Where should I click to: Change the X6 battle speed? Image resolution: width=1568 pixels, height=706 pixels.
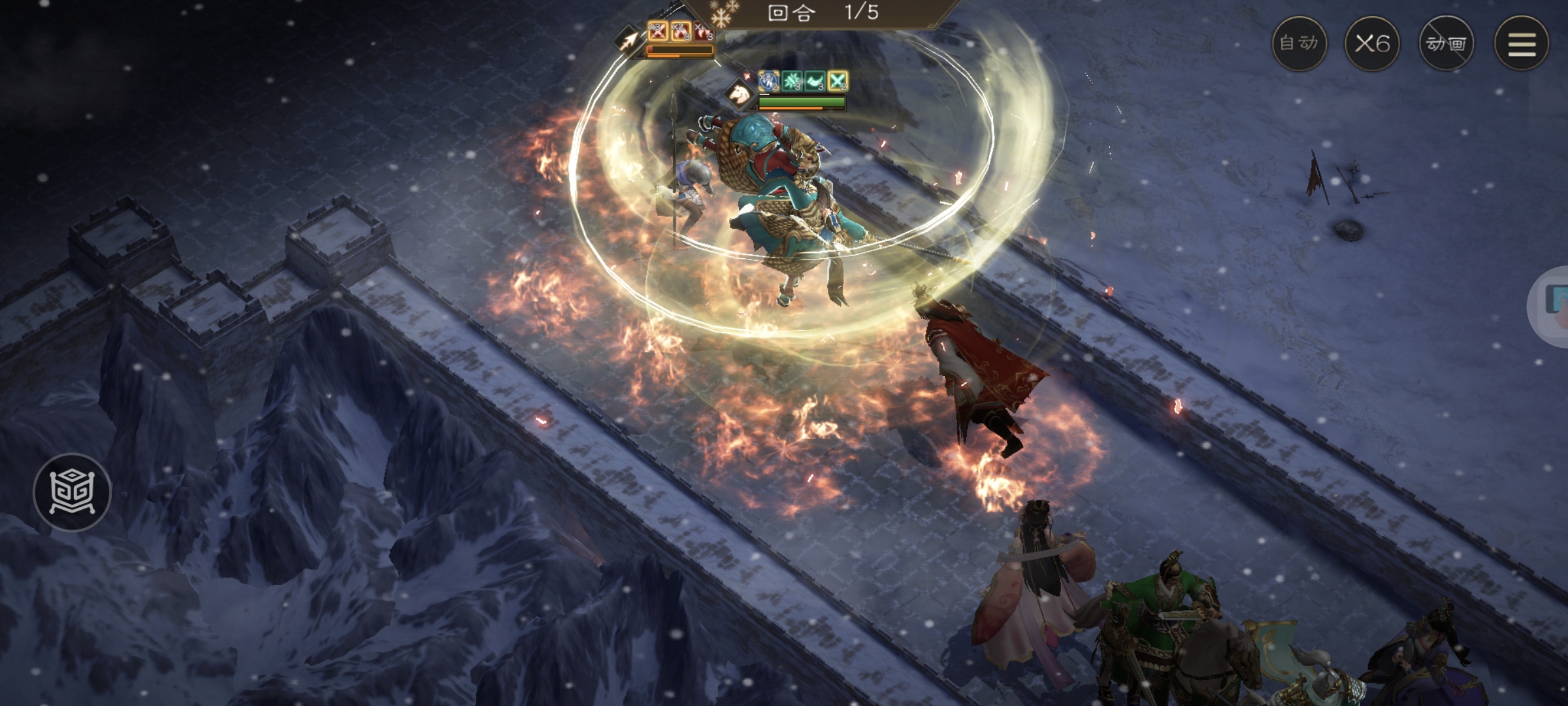(x=1372, y=44)
